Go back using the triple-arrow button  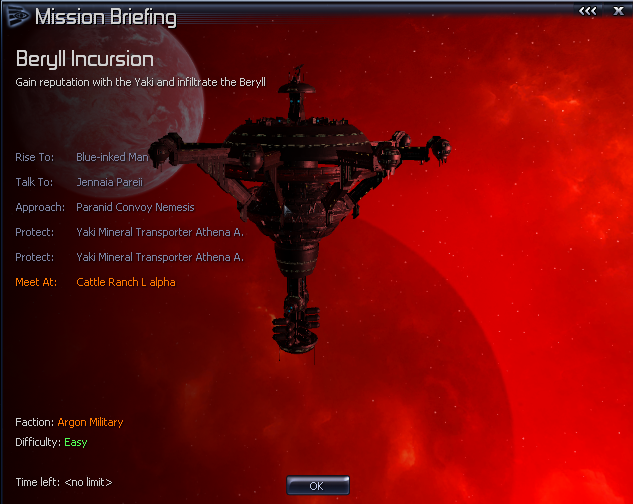589,11
